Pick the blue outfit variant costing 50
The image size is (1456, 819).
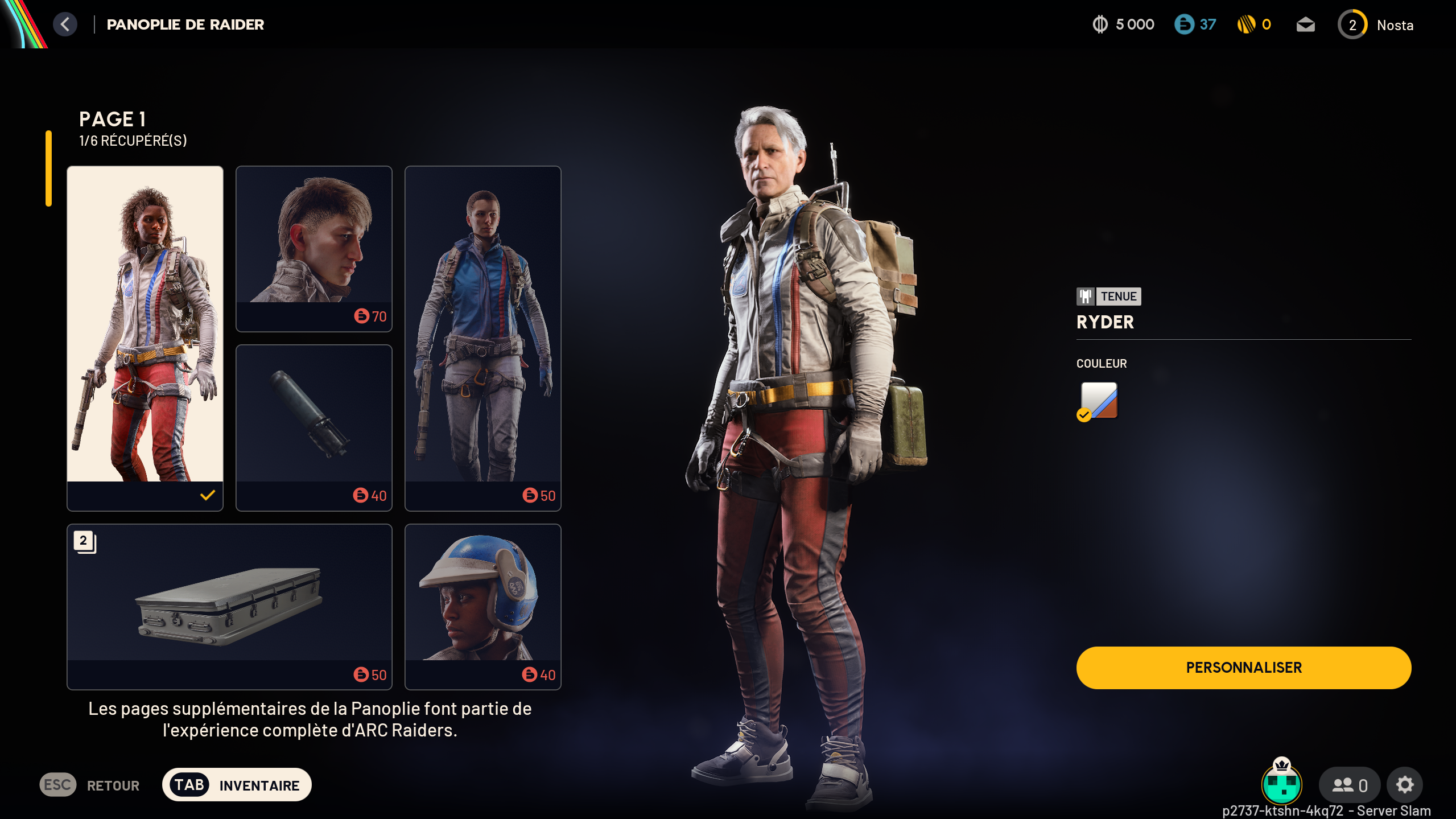482,338
